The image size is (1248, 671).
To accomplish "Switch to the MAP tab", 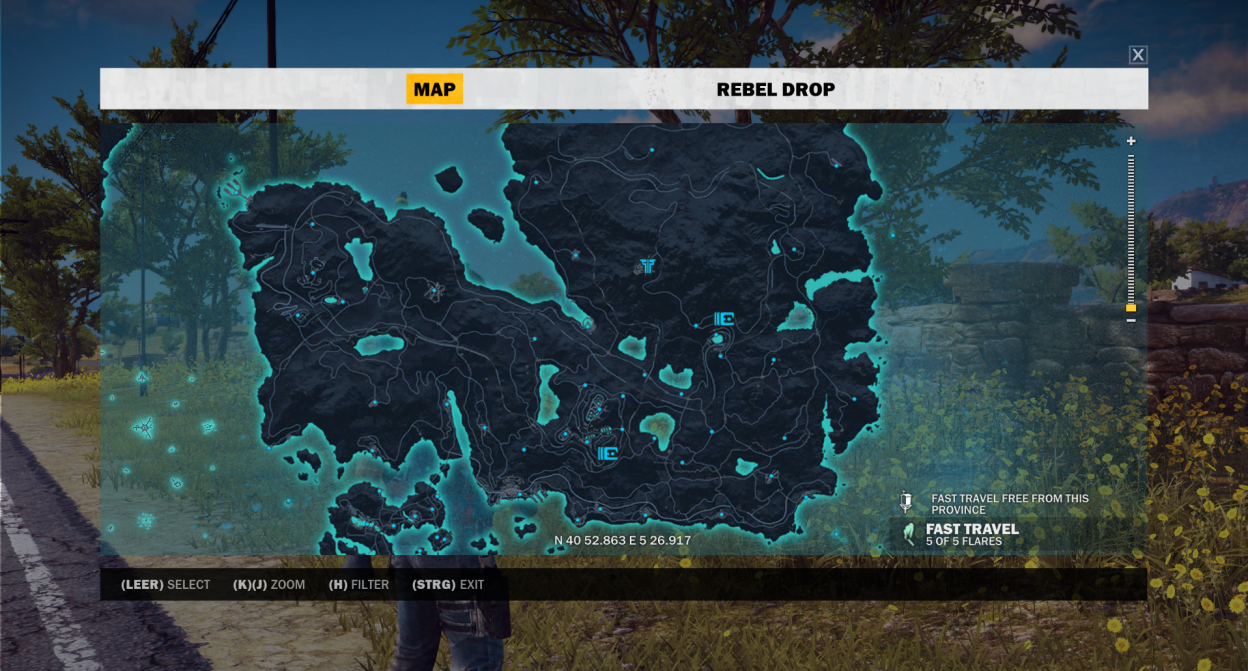I will click(x=434, y=89).
